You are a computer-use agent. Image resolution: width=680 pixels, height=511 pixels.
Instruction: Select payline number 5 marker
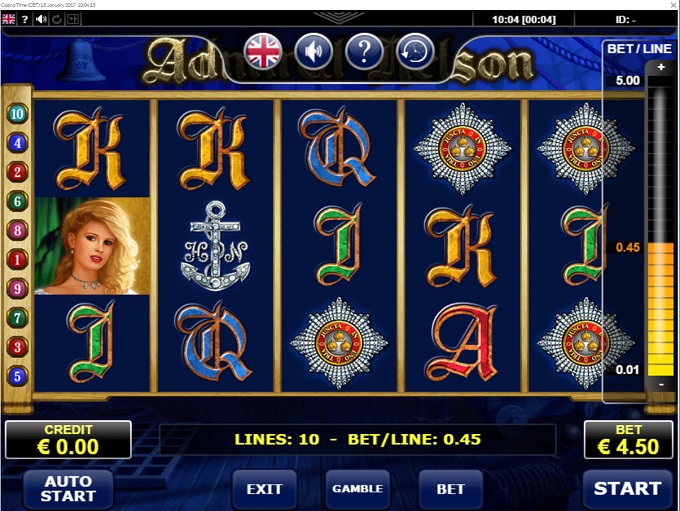(x=17, y=377)
